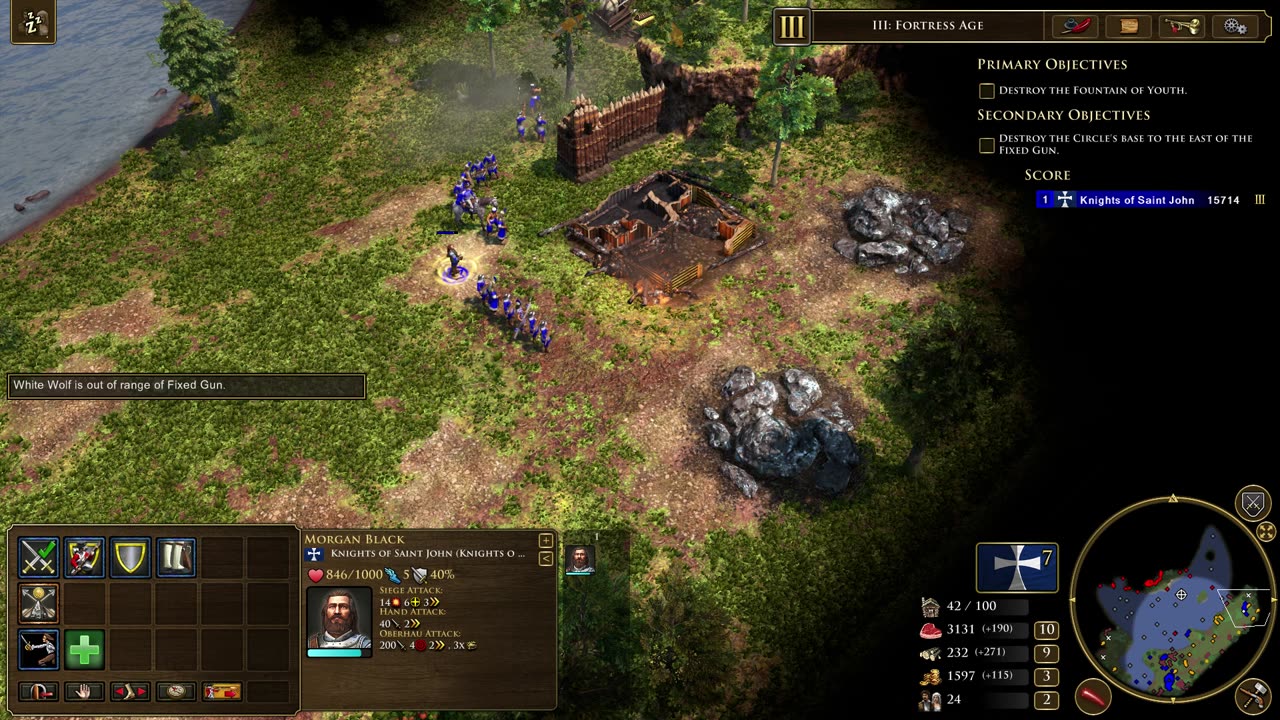This screenshot has width=1280, height=720.
Task: Click the Fortress Age III emblem
Action: (x=791, y=26)
